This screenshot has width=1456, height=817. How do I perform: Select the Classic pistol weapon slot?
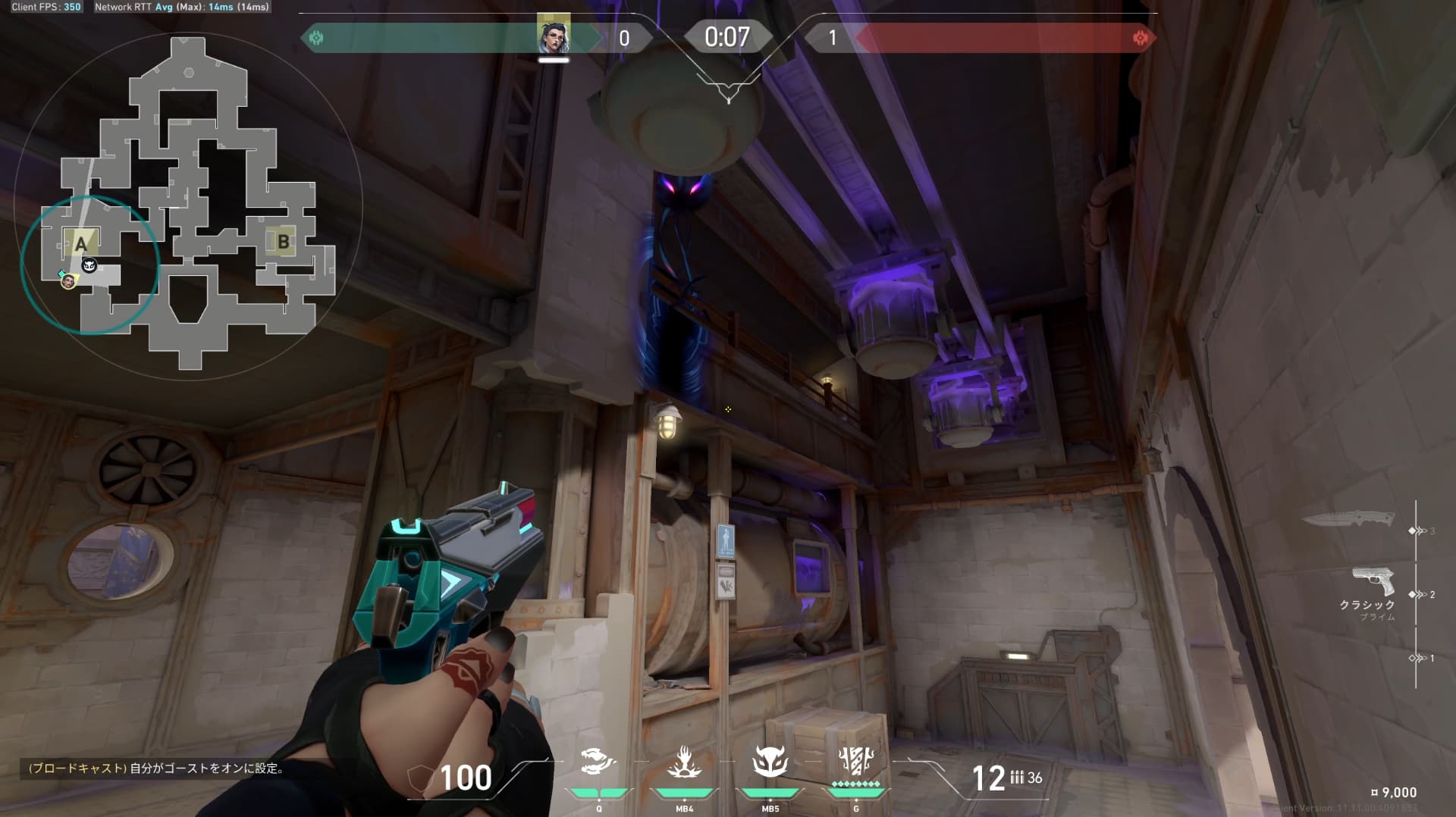pyautogui.click(x=1373, y=582)
